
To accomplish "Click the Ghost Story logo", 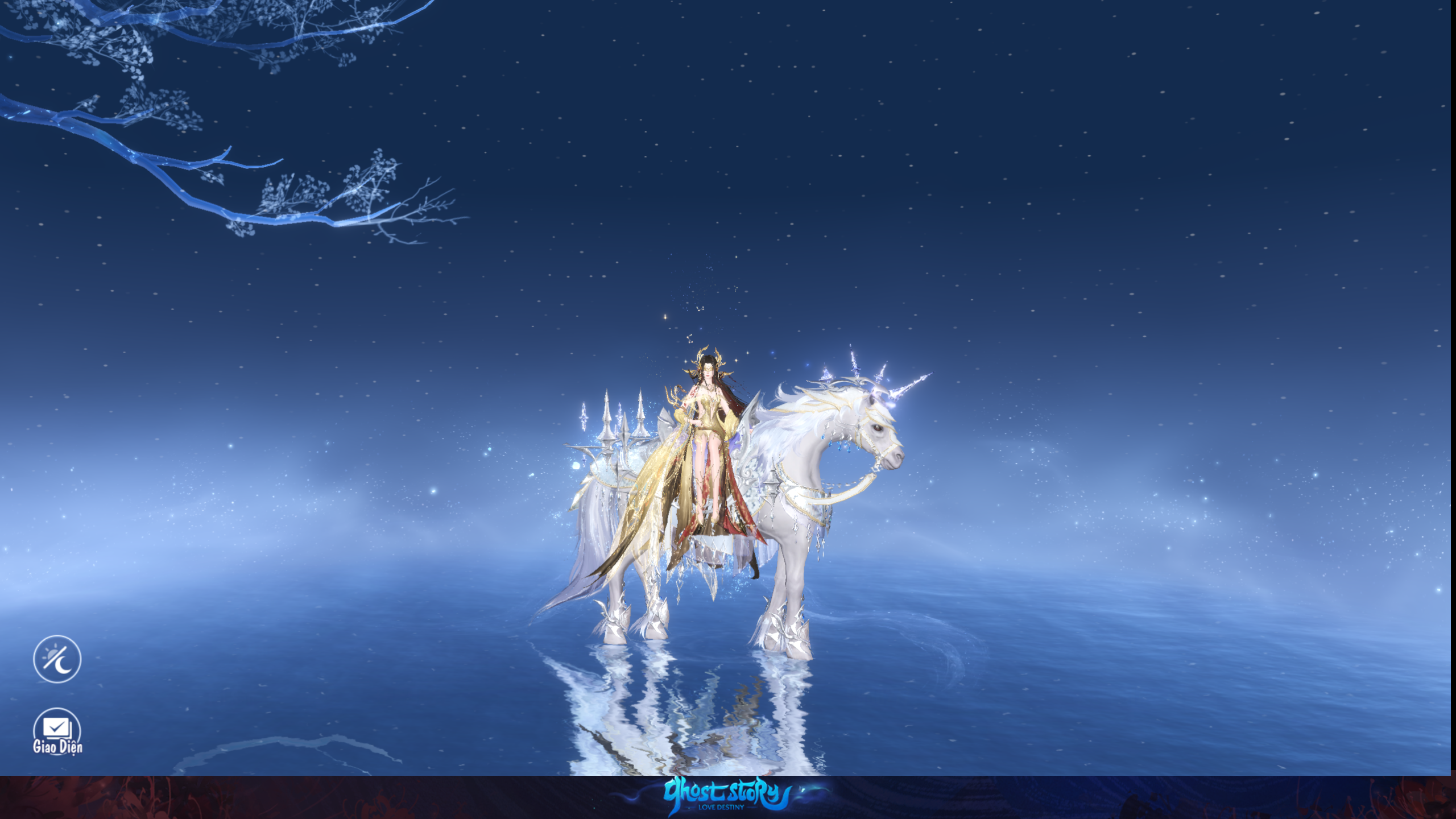I will [x=728, y=795].
